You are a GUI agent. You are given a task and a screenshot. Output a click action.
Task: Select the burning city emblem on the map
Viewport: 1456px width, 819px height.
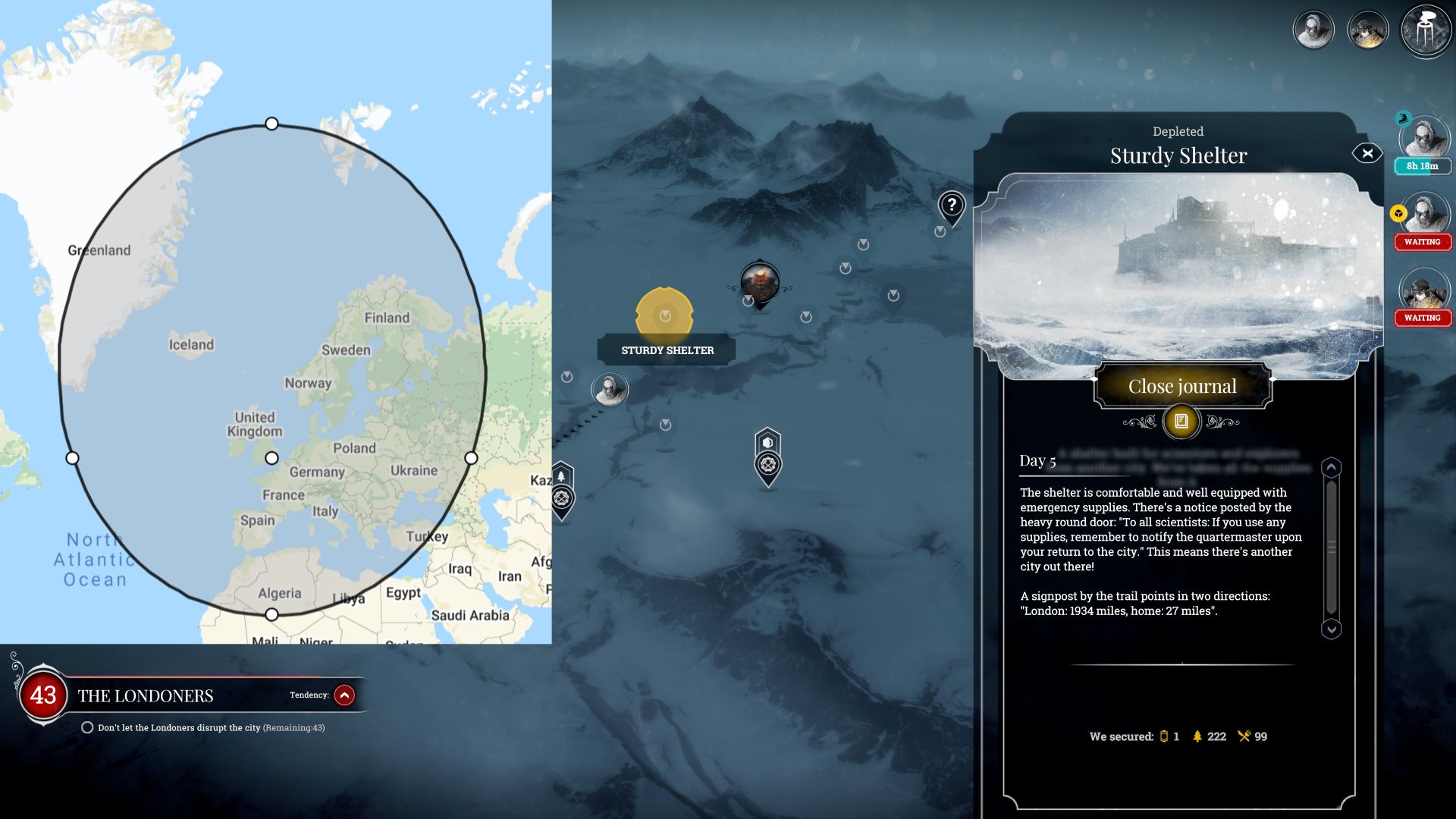click(x=761, y=282)
